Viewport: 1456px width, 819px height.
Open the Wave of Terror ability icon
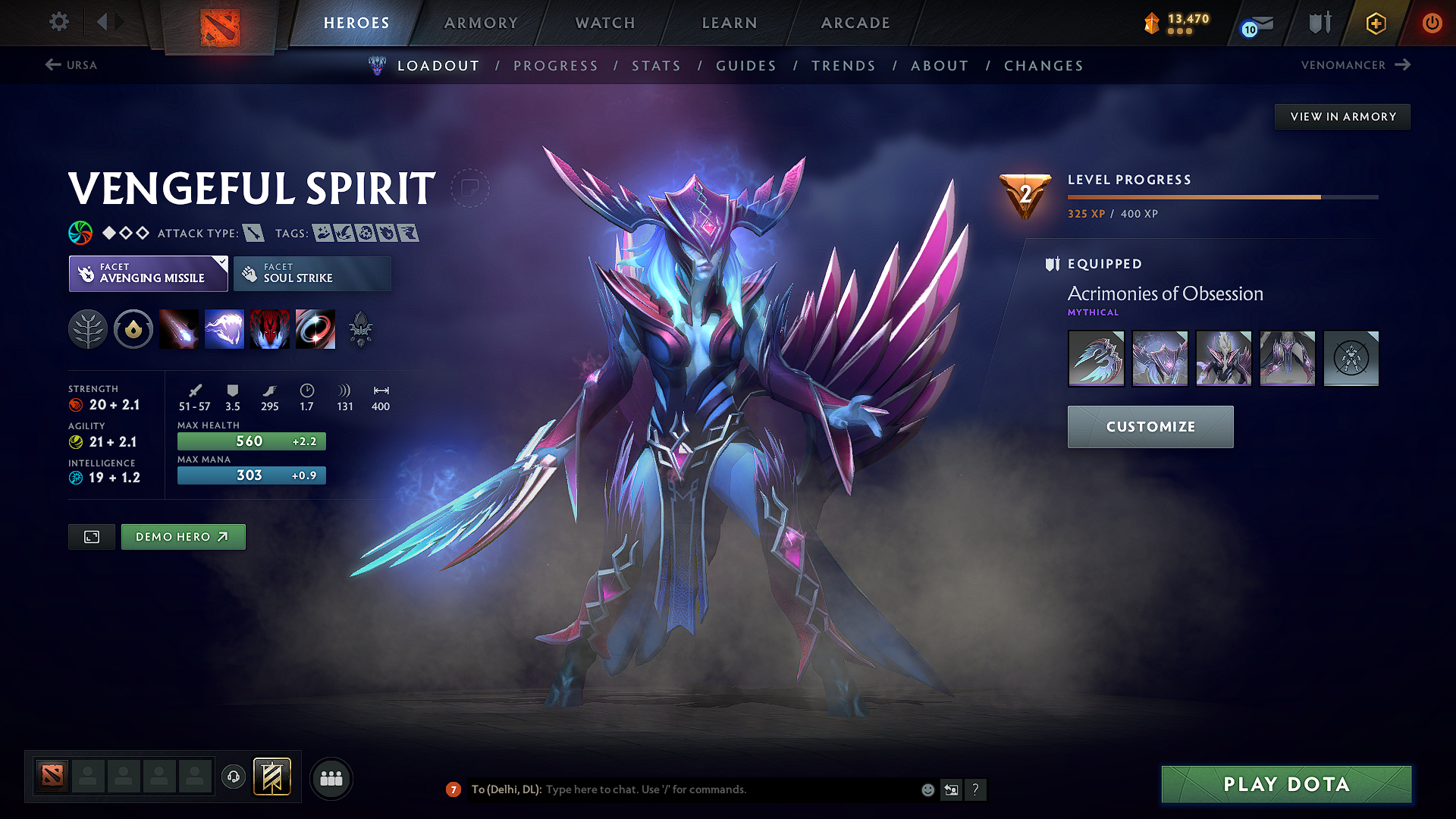coord(224,329)
